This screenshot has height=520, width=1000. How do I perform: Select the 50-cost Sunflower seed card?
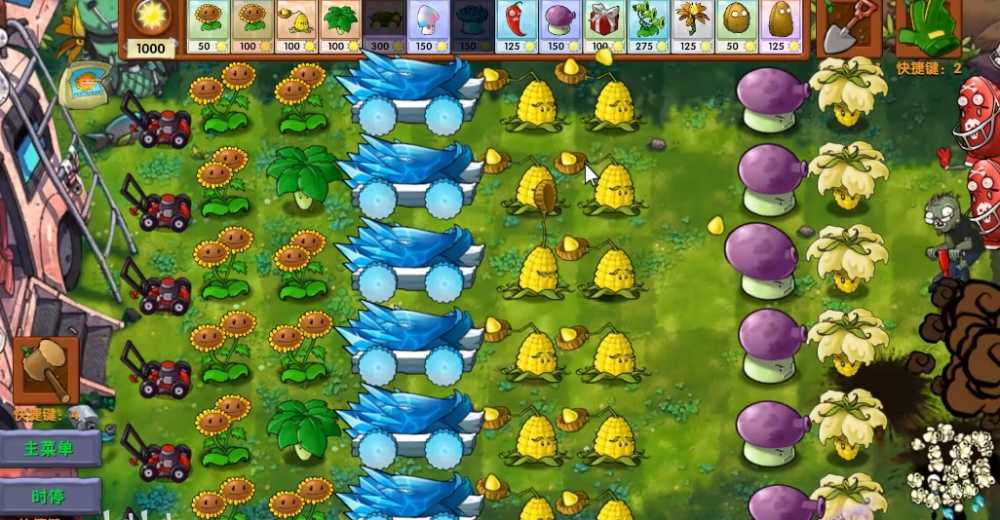[x=208, y=26]
